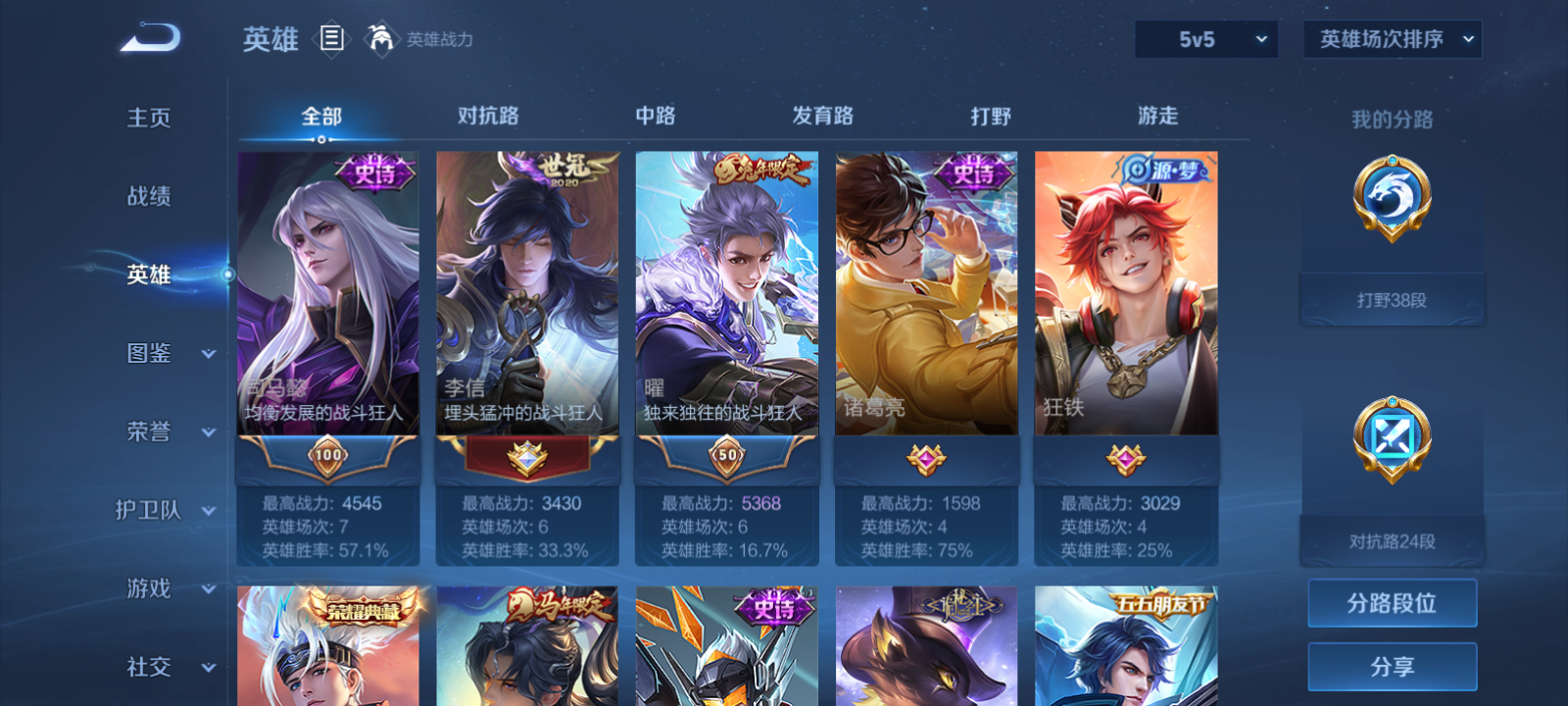Click the game logo in the top-left corner
Viewport: 1568px width, 706px height.
point(147,37)
